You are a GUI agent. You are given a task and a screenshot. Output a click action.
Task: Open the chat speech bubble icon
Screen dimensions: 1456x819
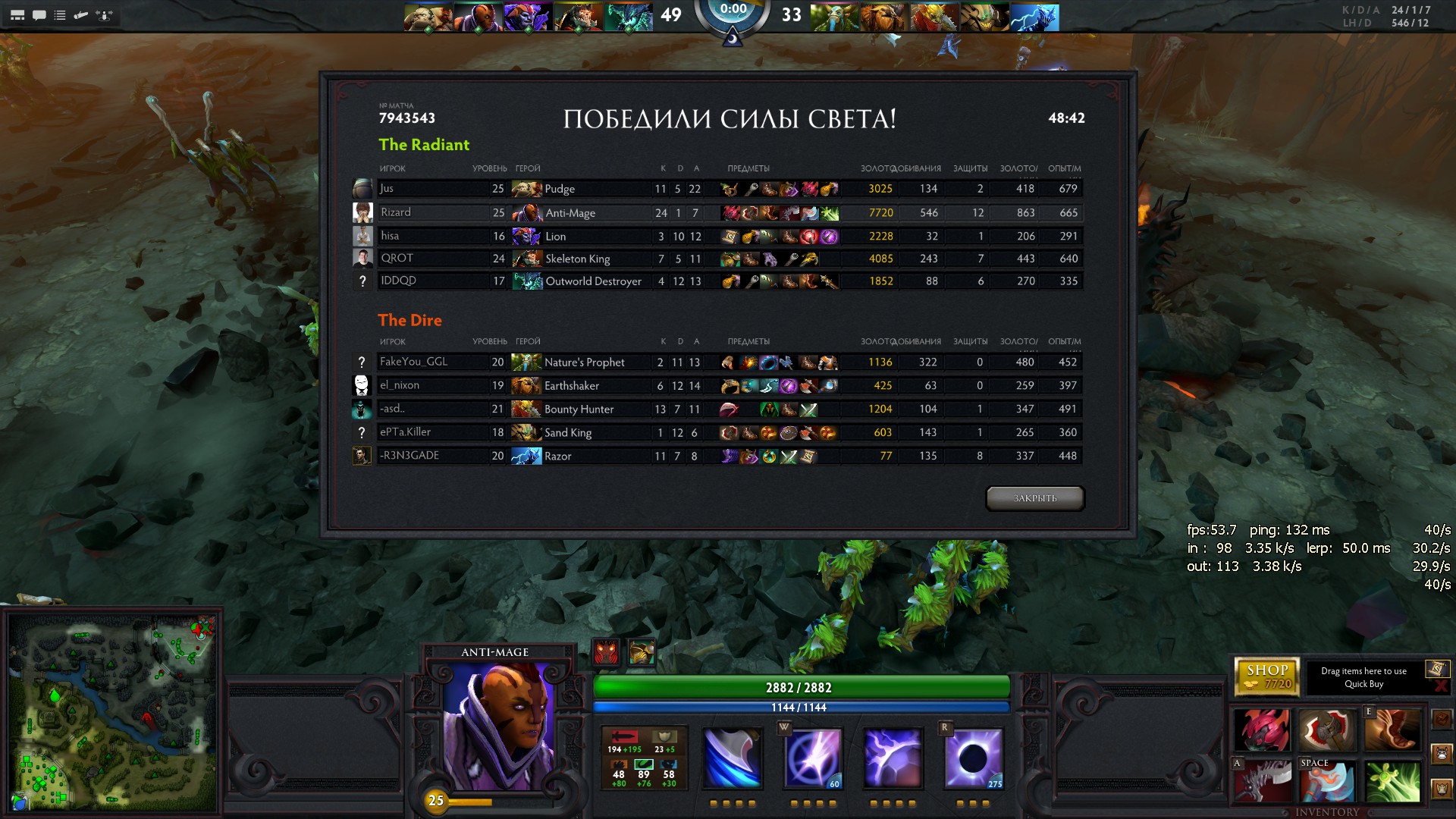(39, 15)
